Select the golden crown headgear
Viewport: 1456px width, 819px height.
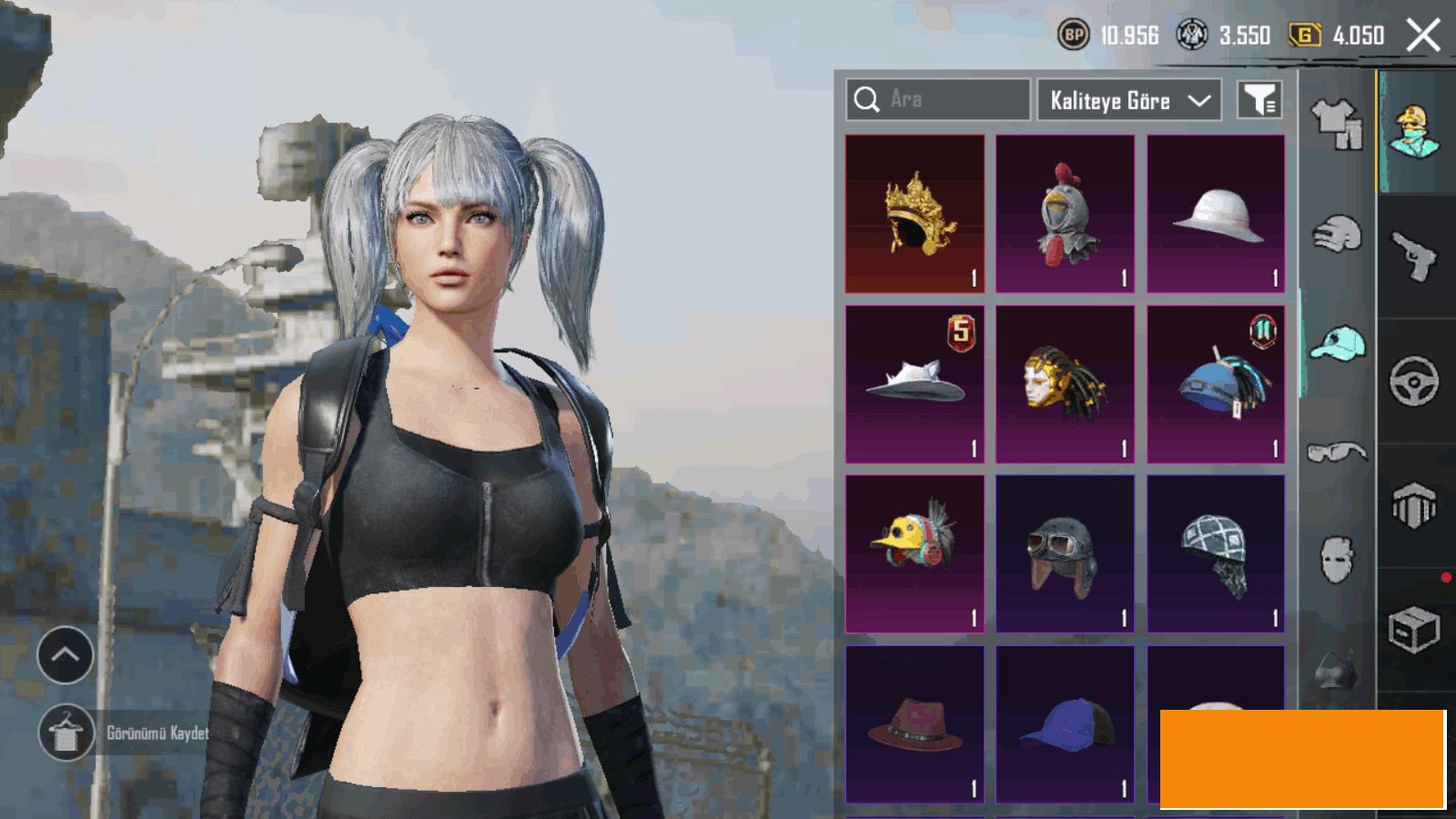click(915, 214)
